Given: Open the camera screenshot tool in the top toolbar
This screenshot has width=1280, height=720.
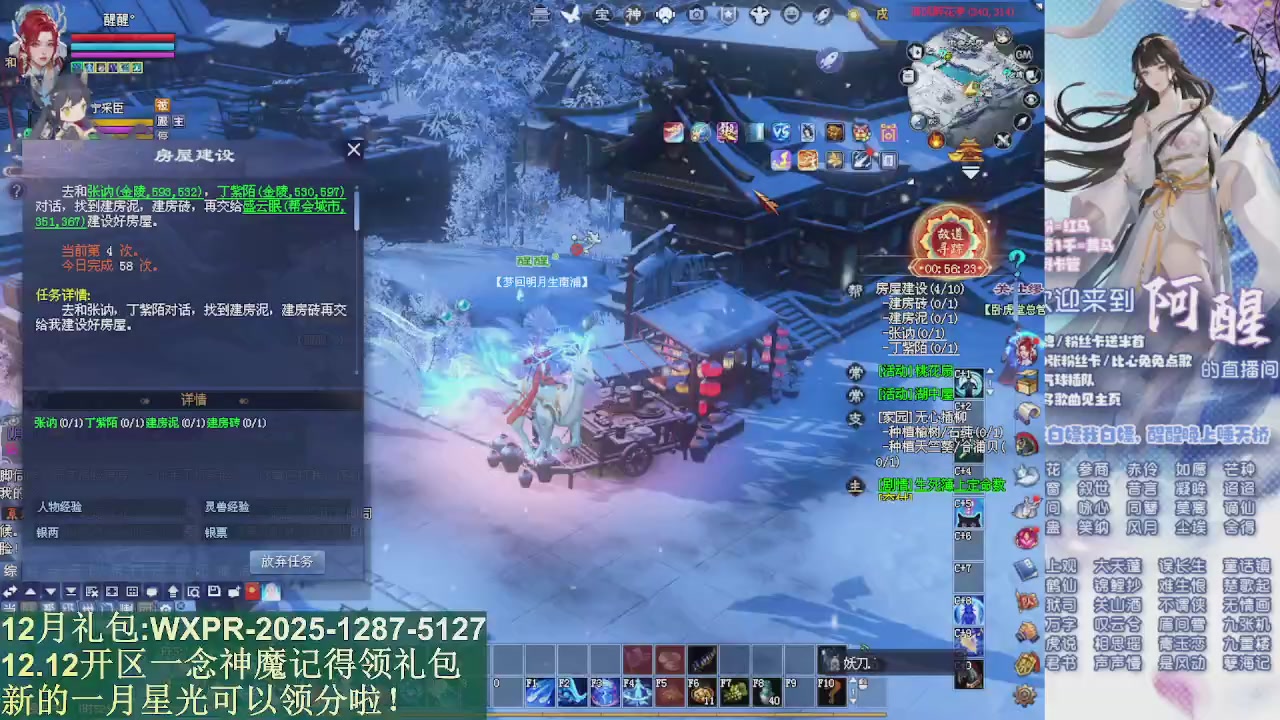Looking at the screenshot, I should 697,14.
